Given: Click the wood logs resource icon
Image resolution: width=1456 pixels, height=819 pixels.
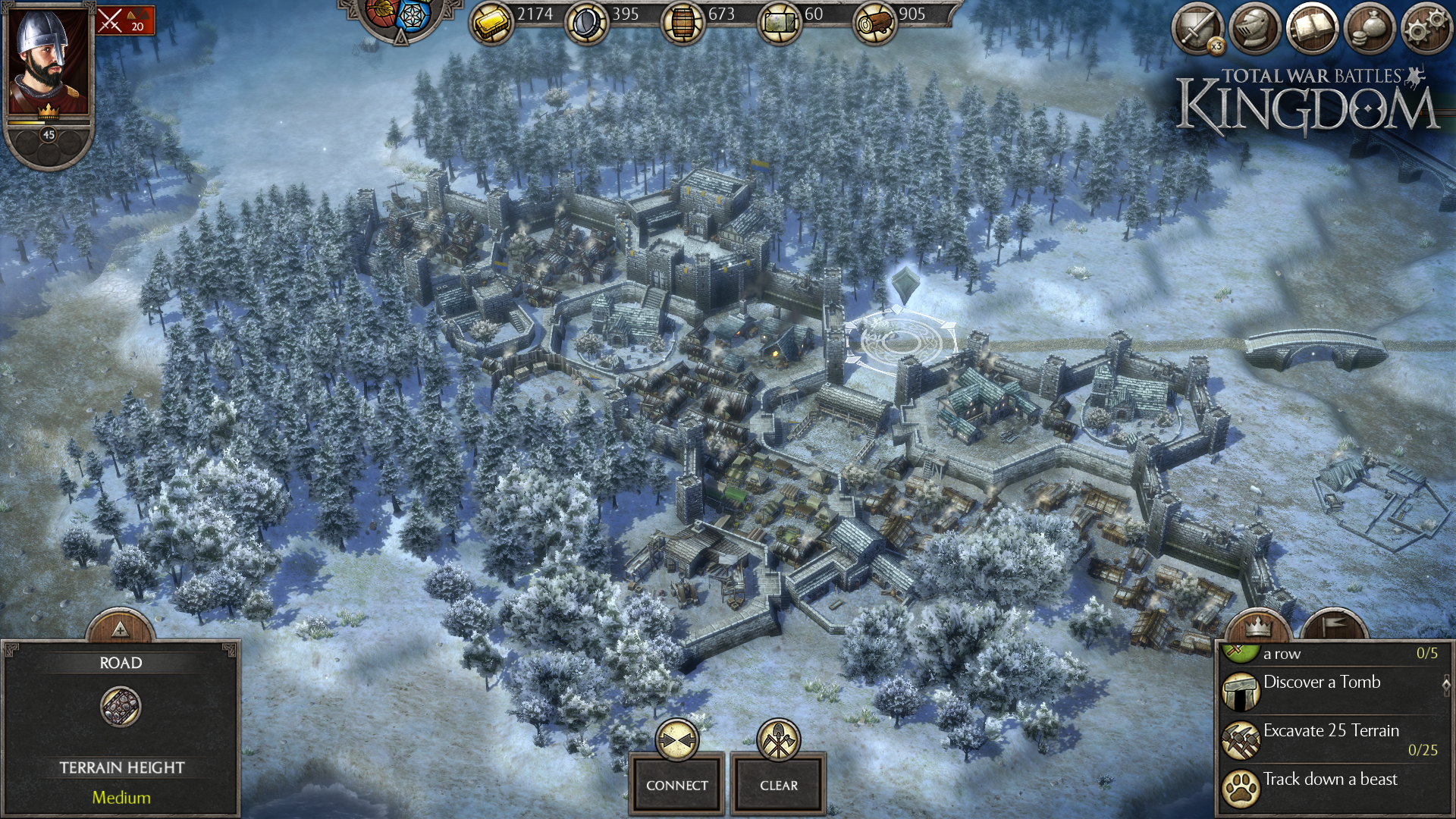Looking at the screenshot, I should click(875, 24).
